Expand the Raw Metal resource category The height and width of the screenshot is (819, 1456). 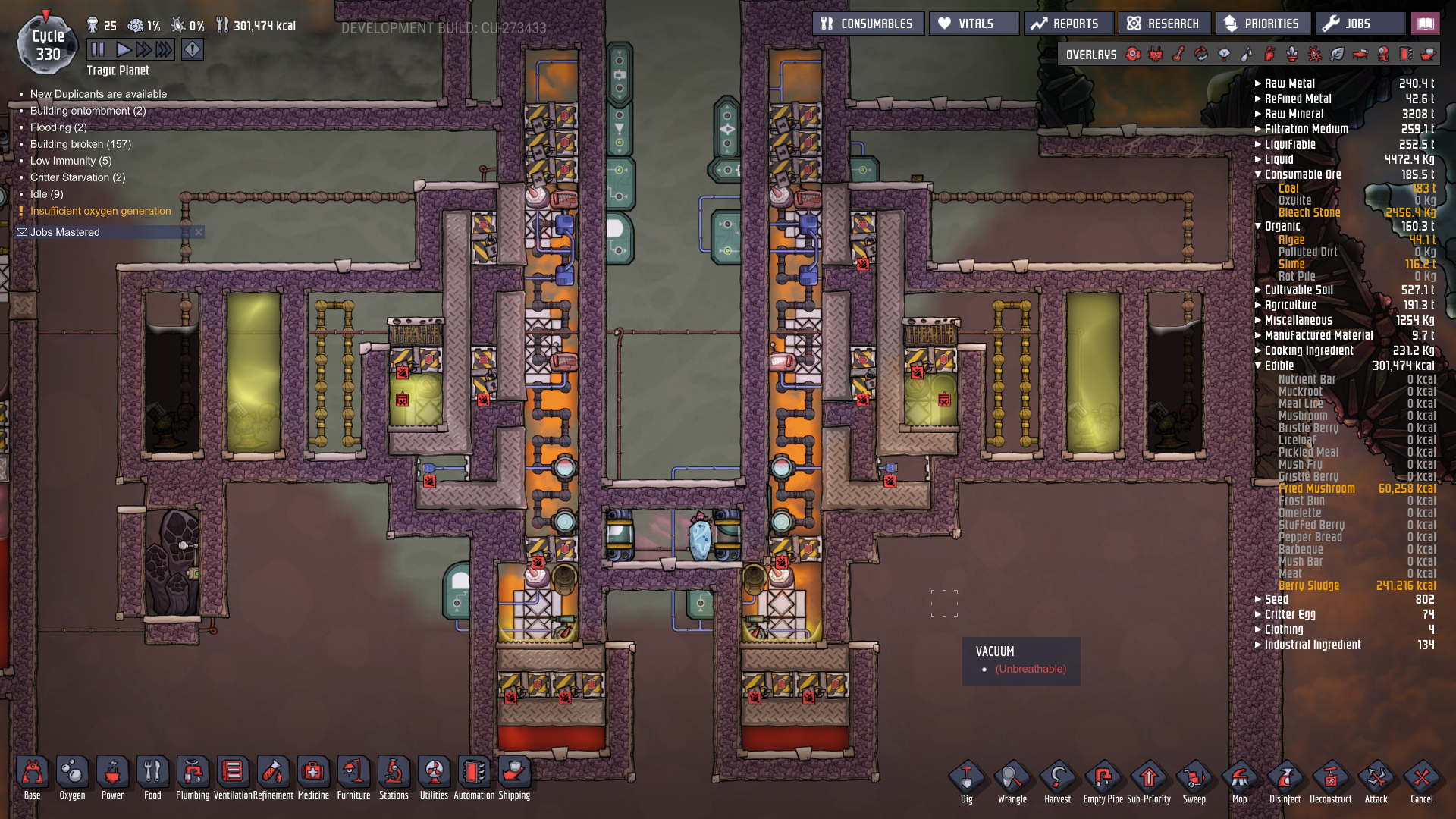pos(1258,83)
